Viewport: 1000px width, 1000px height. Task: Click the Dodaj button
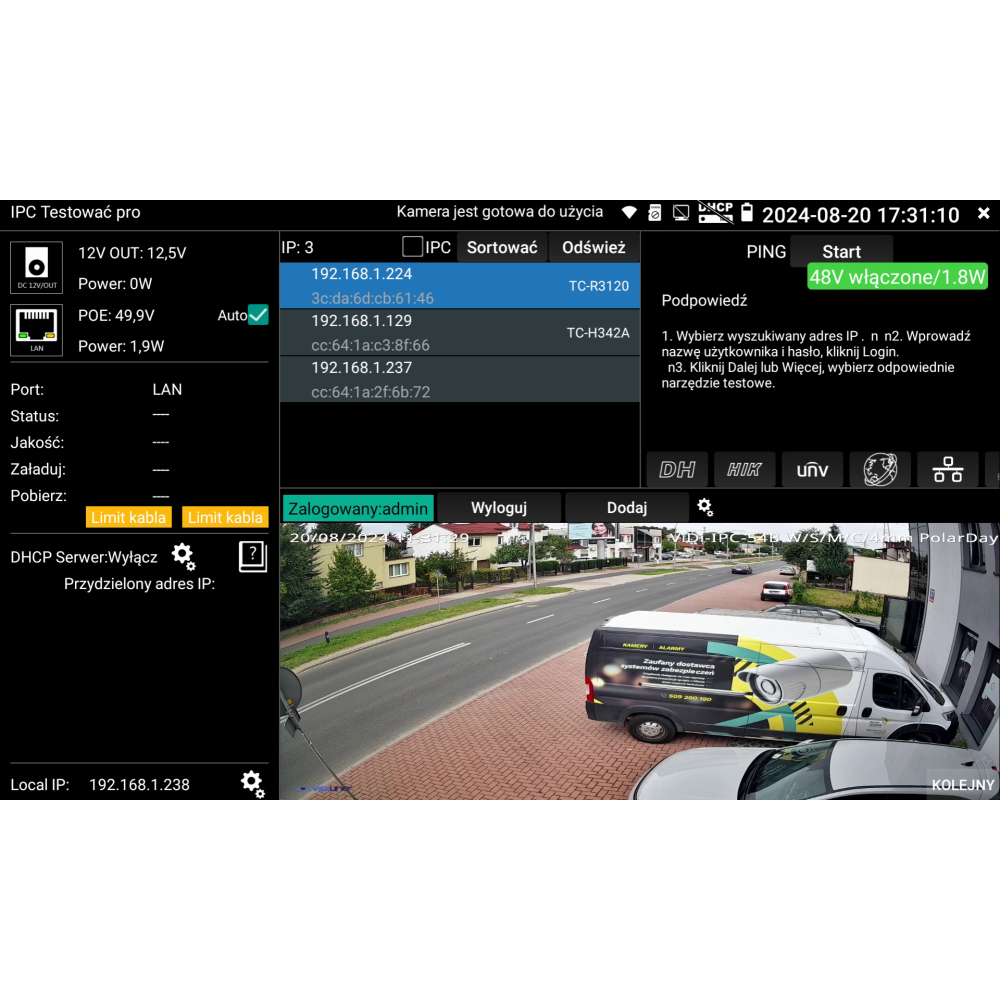click(x=627, y=508)
